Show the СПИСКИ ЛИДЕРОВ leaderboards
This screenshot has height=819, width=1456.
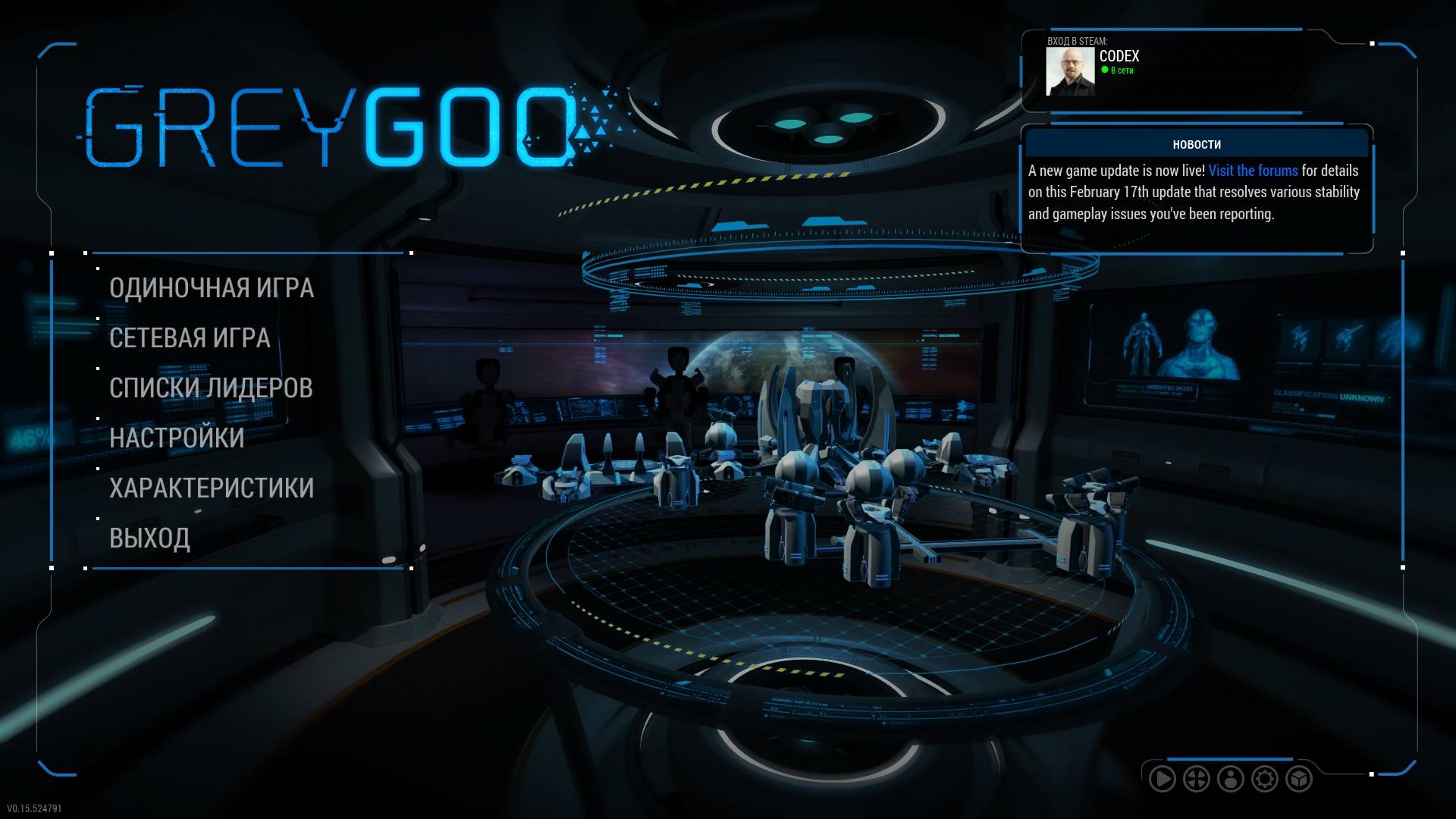pos(211,388)
